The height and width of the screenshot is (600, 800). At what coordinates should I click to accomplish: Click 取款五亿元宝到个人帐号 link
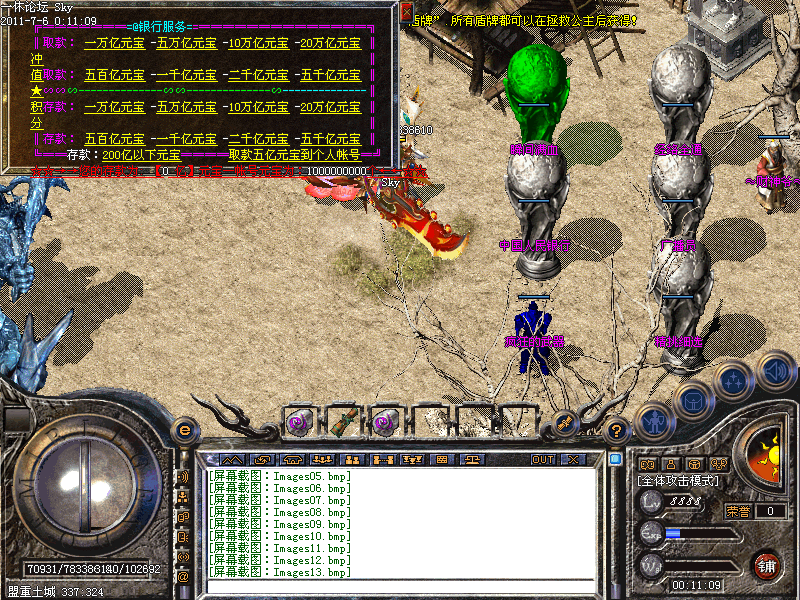294,155
